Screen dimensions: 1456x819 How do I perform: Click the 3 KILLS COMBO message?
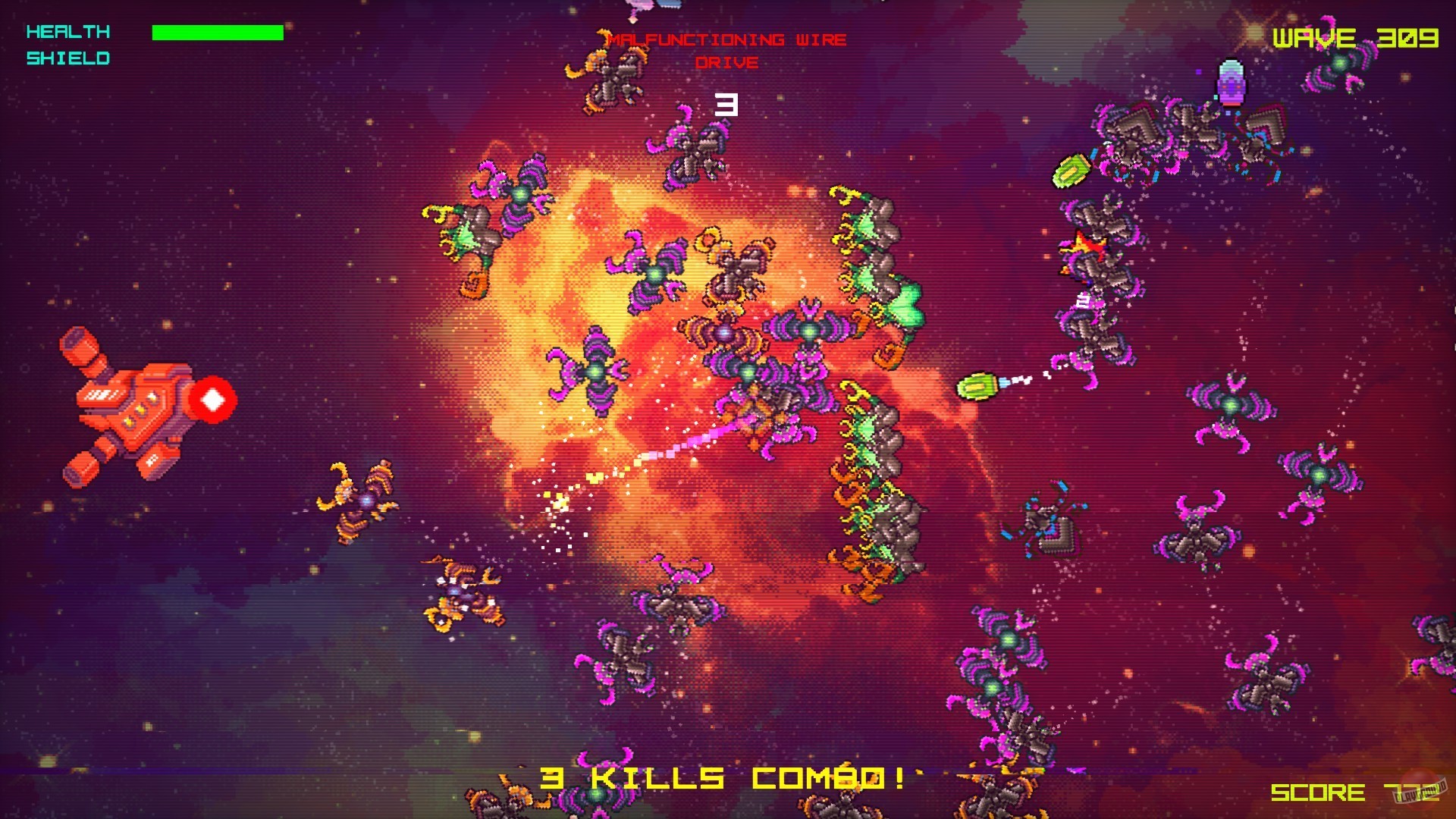[x=728, y=778]
